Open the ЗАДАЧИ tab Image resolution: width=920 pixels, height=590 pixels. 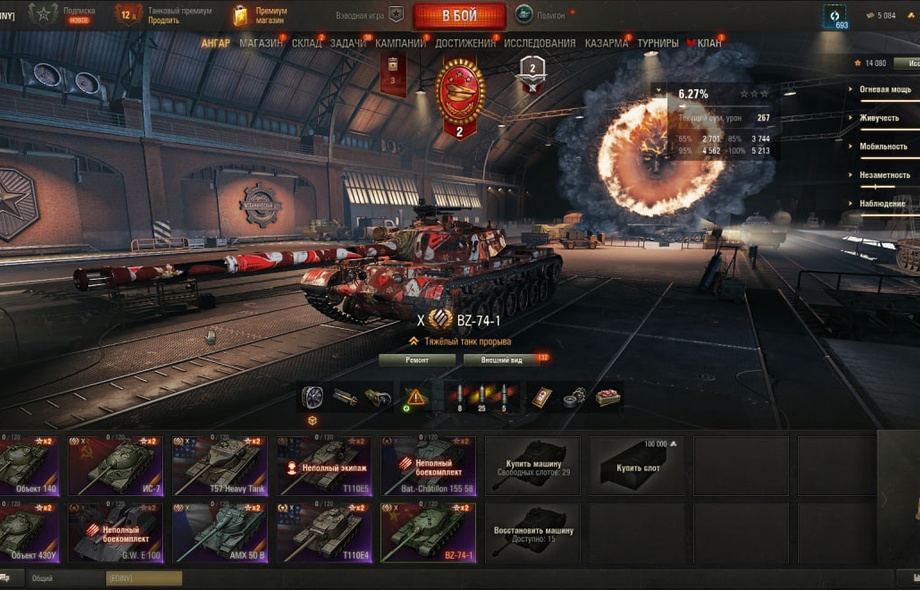pyautogui.click(x=347, y=43)
